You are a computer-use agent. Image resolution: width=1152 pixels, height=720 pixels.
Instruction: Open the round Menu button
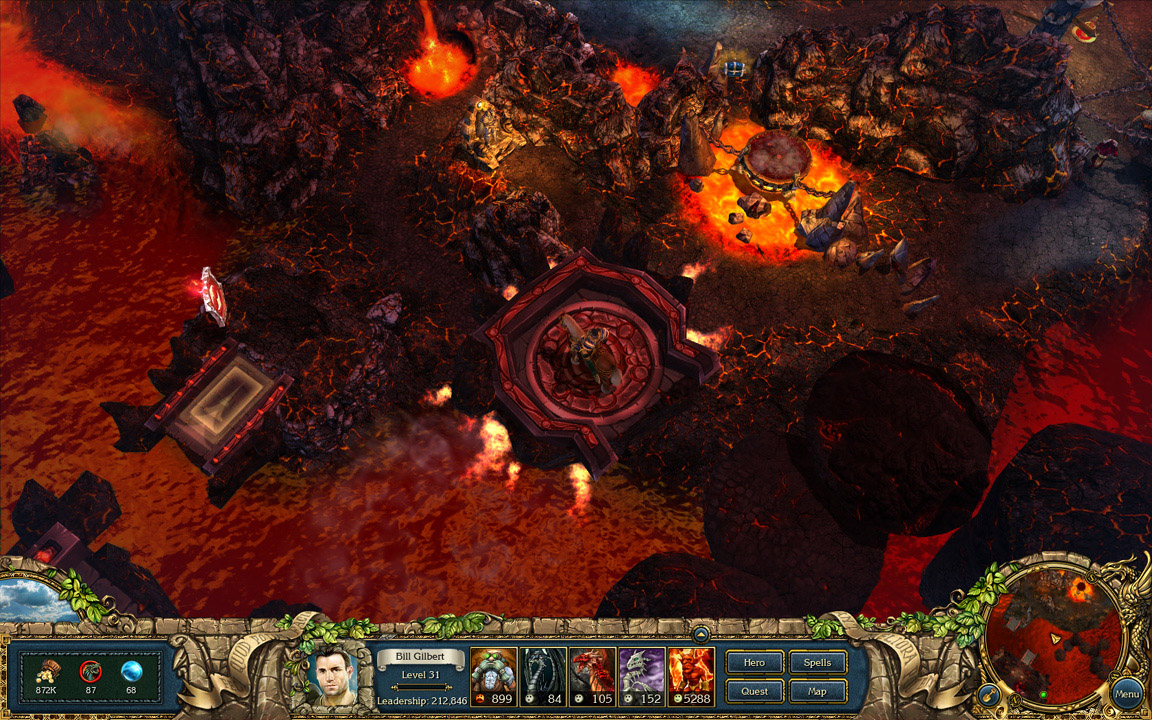pos(1127,692)
